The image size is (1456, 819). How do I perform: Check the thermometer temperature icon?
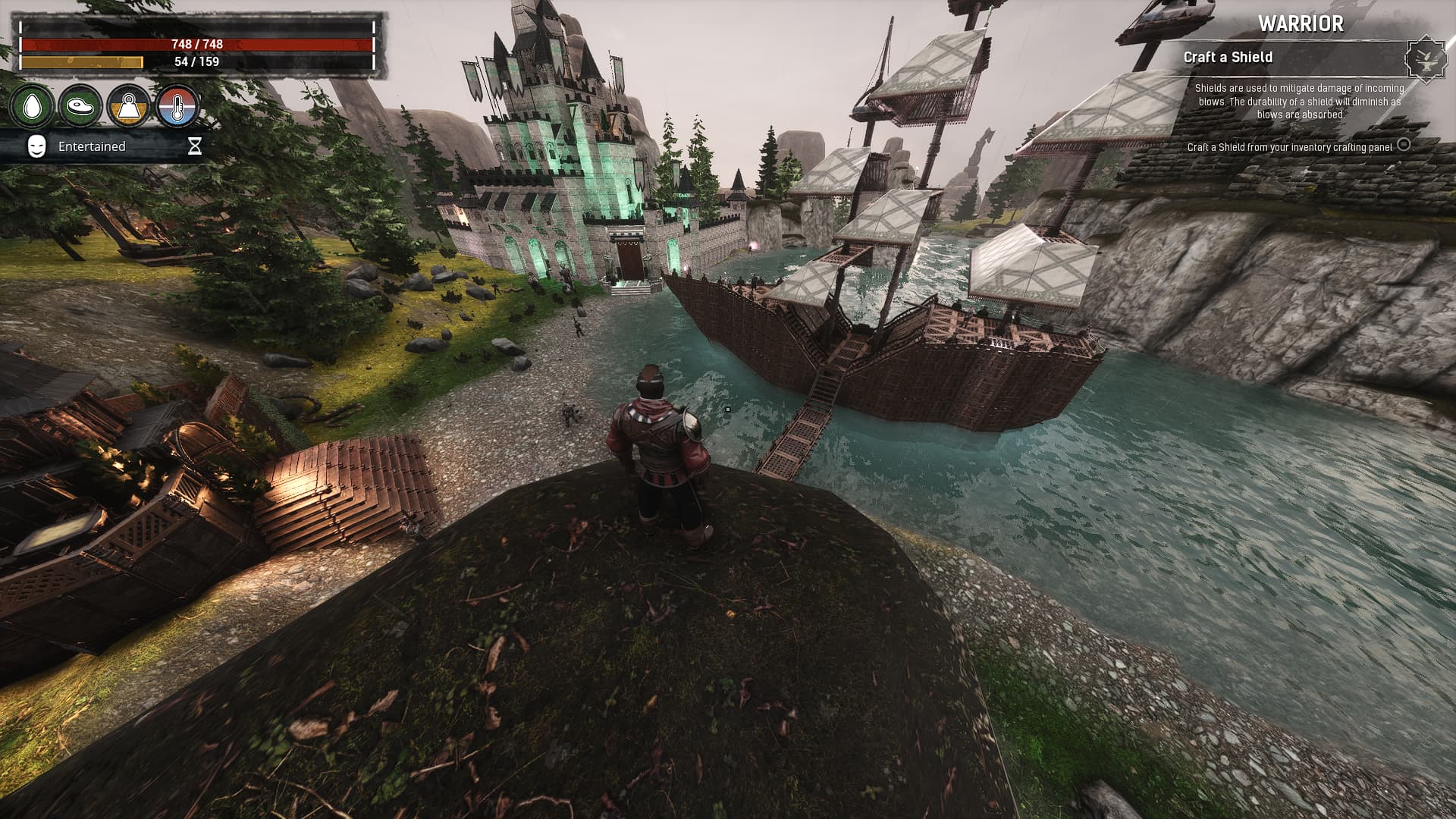coord(177,106)
